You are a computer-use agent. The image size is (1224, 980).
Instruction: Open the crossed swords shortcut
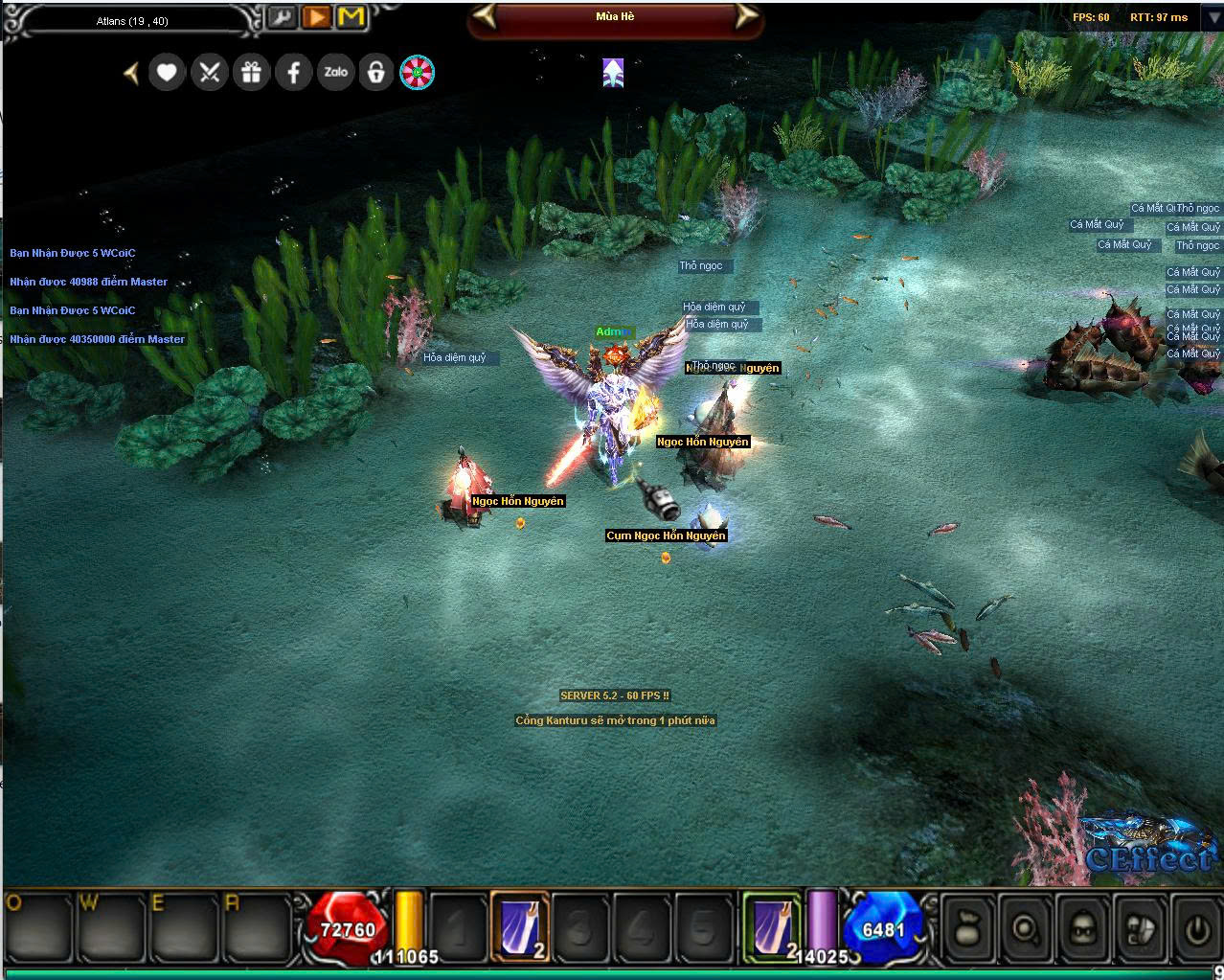(209, 72)
